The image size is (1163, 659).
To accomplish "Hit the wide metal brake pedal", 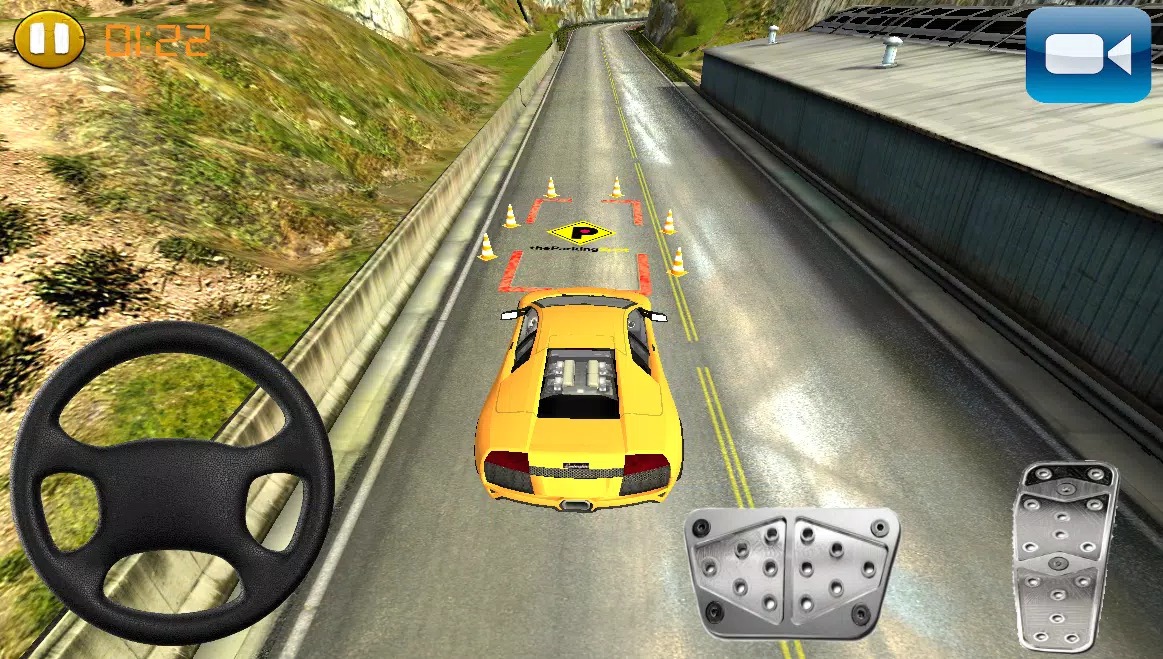I will click(791, 571).
